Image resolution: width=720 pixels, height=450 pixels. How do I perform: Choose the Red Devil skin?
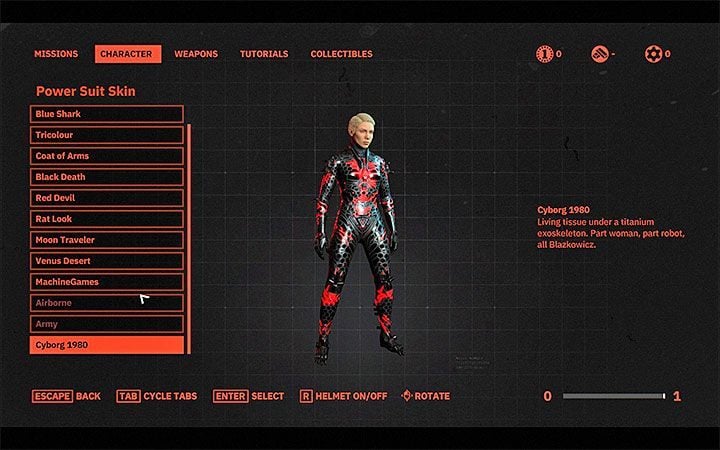[x=107, y=198]
